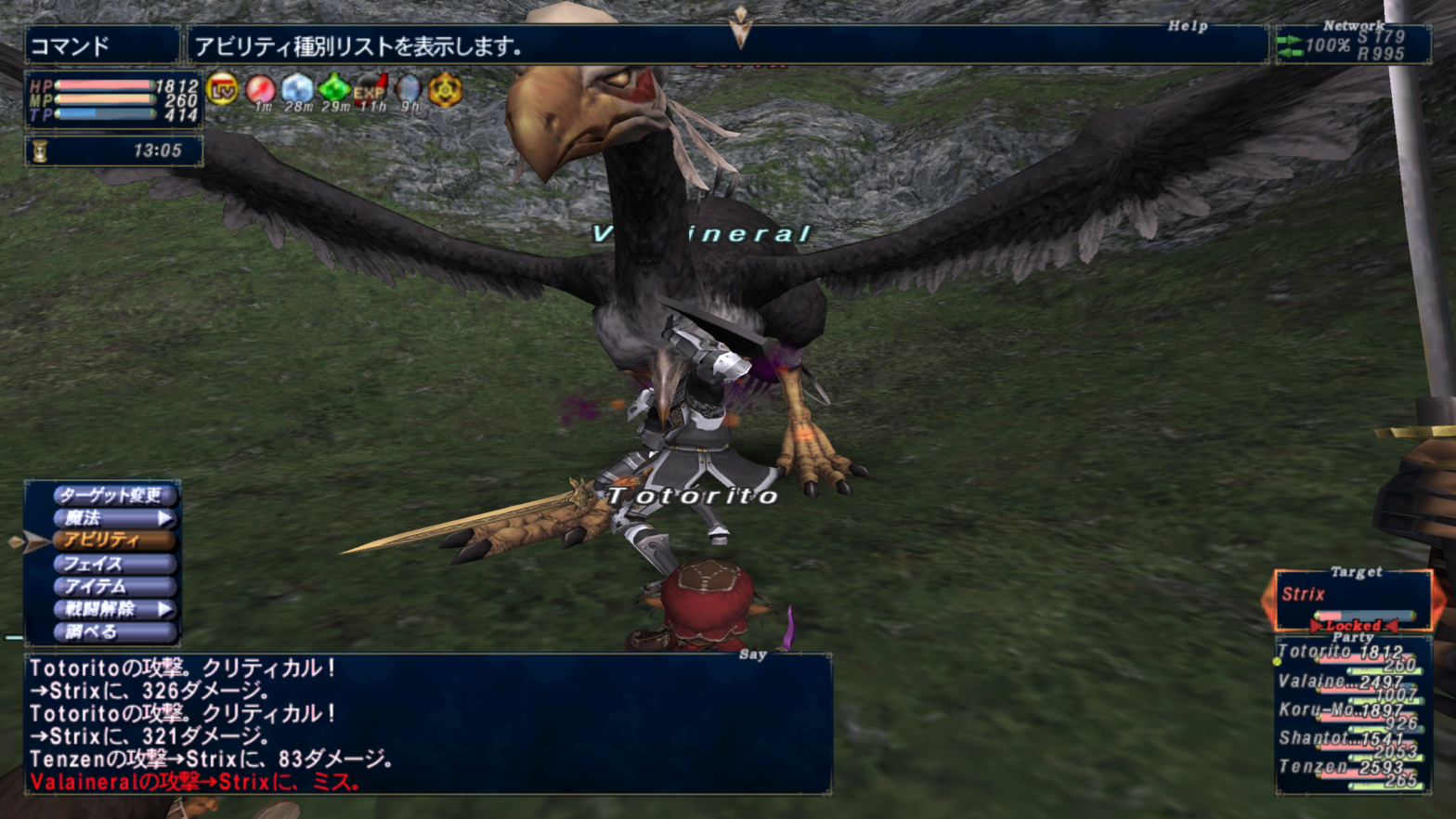Select the ice crystal buff icon
The height and width of the screenshot is (819, 1456).
[297, 90]
